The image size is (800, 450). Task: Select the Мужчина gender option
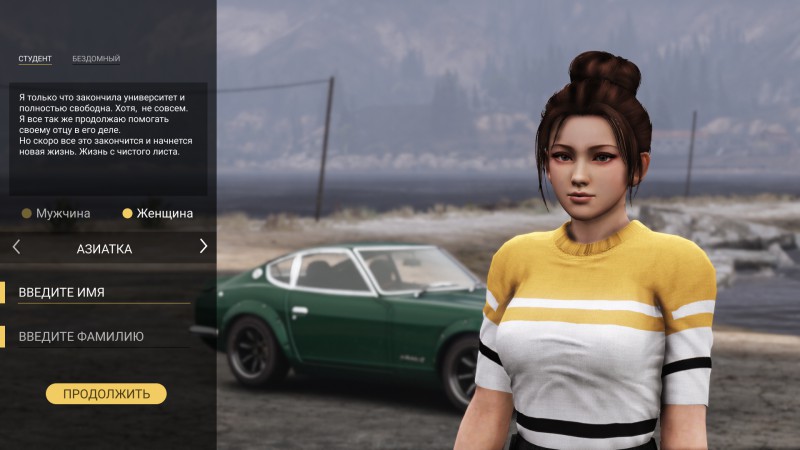coord(57,213)
